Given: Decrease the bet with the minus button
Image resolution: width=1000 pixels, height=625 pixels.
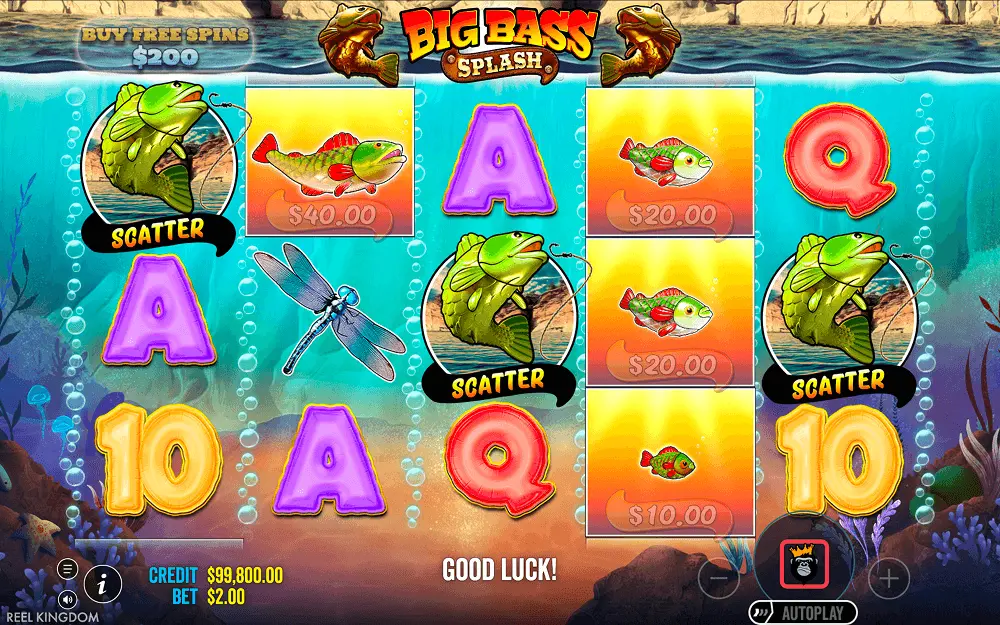Looking at the screenshot, I should point(718,576).
